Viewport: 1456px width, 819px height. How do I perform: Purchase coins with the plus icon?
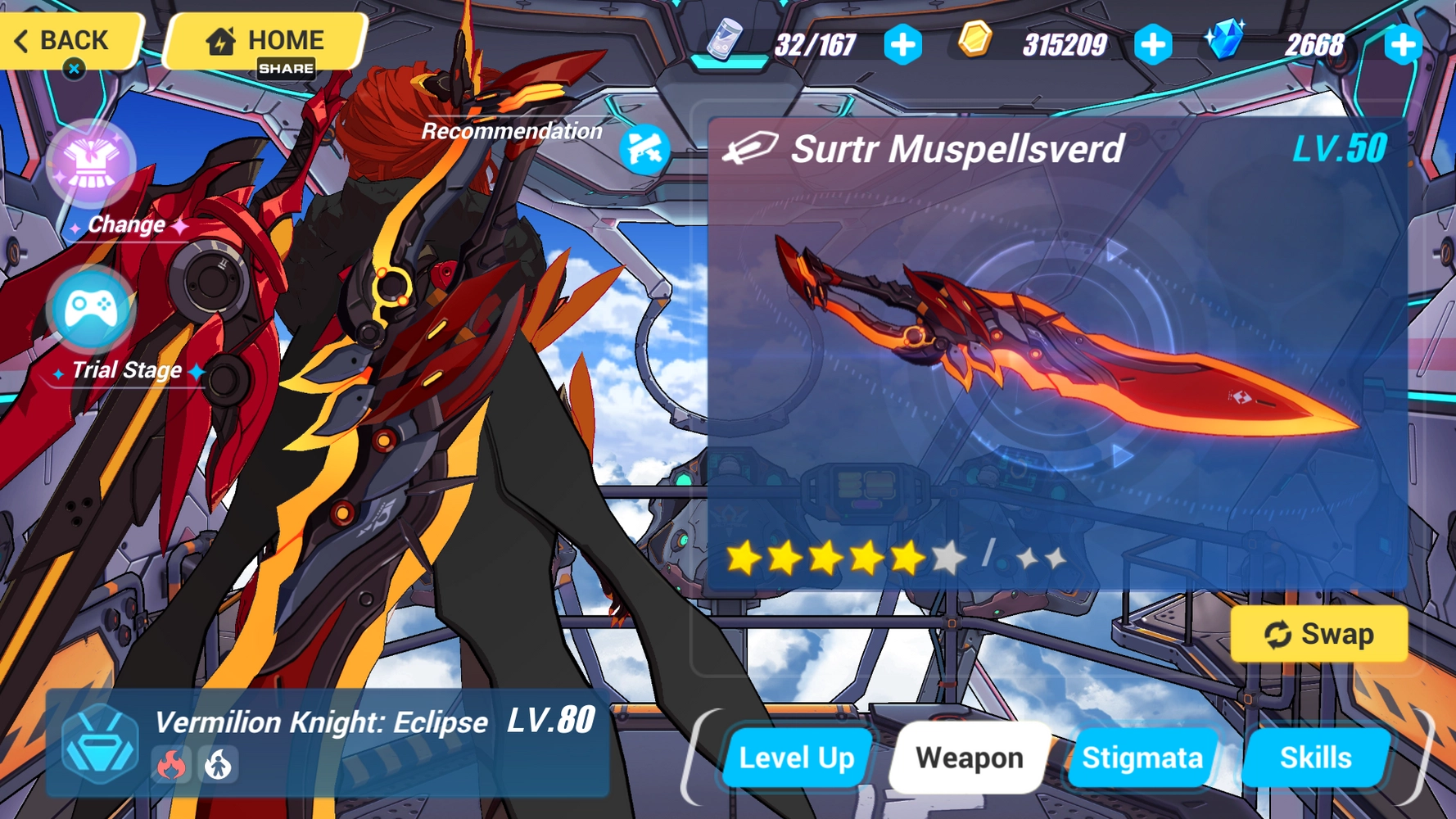1153,46
